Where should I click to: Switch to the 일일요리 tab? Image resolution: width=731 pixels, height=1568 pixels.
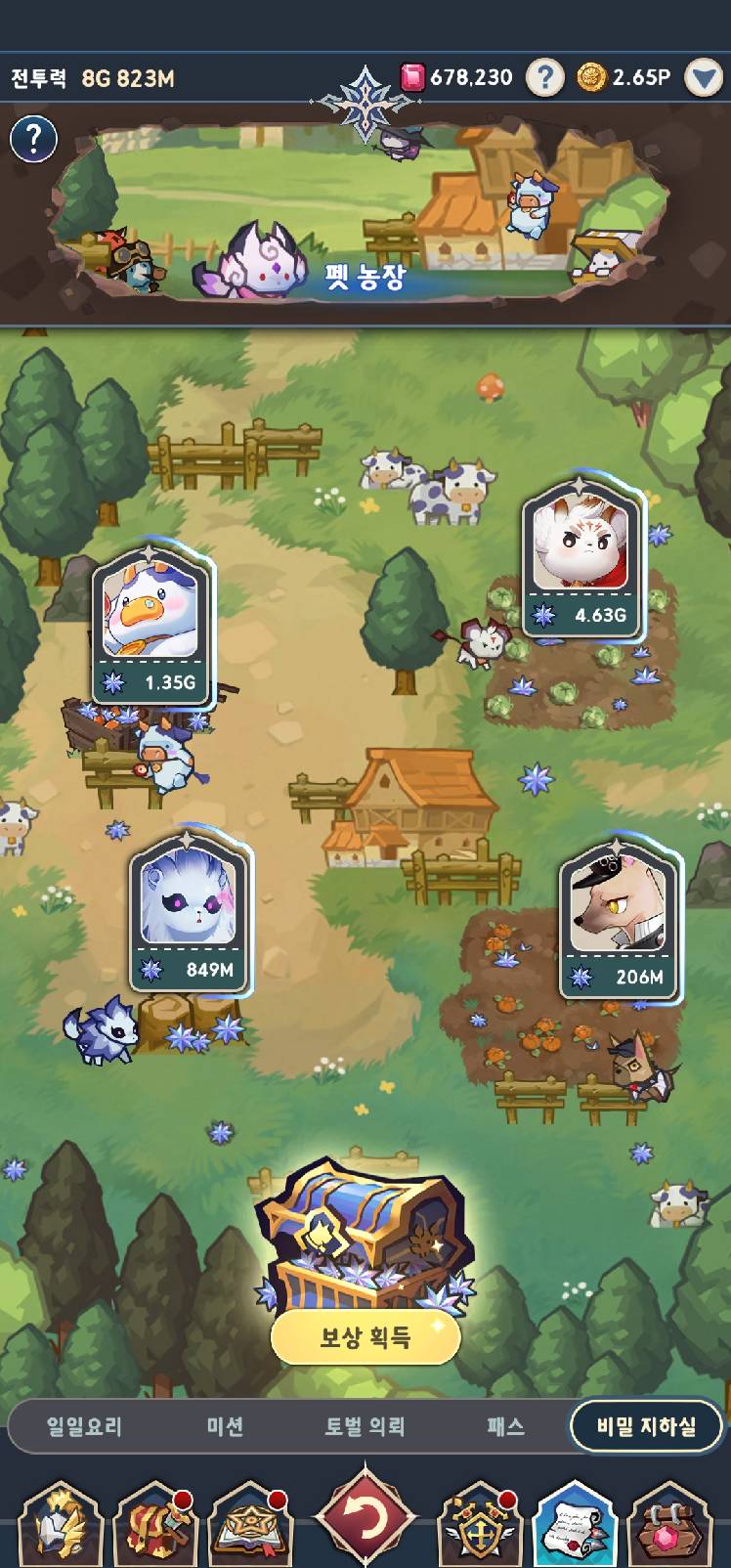click(84, 1426)
